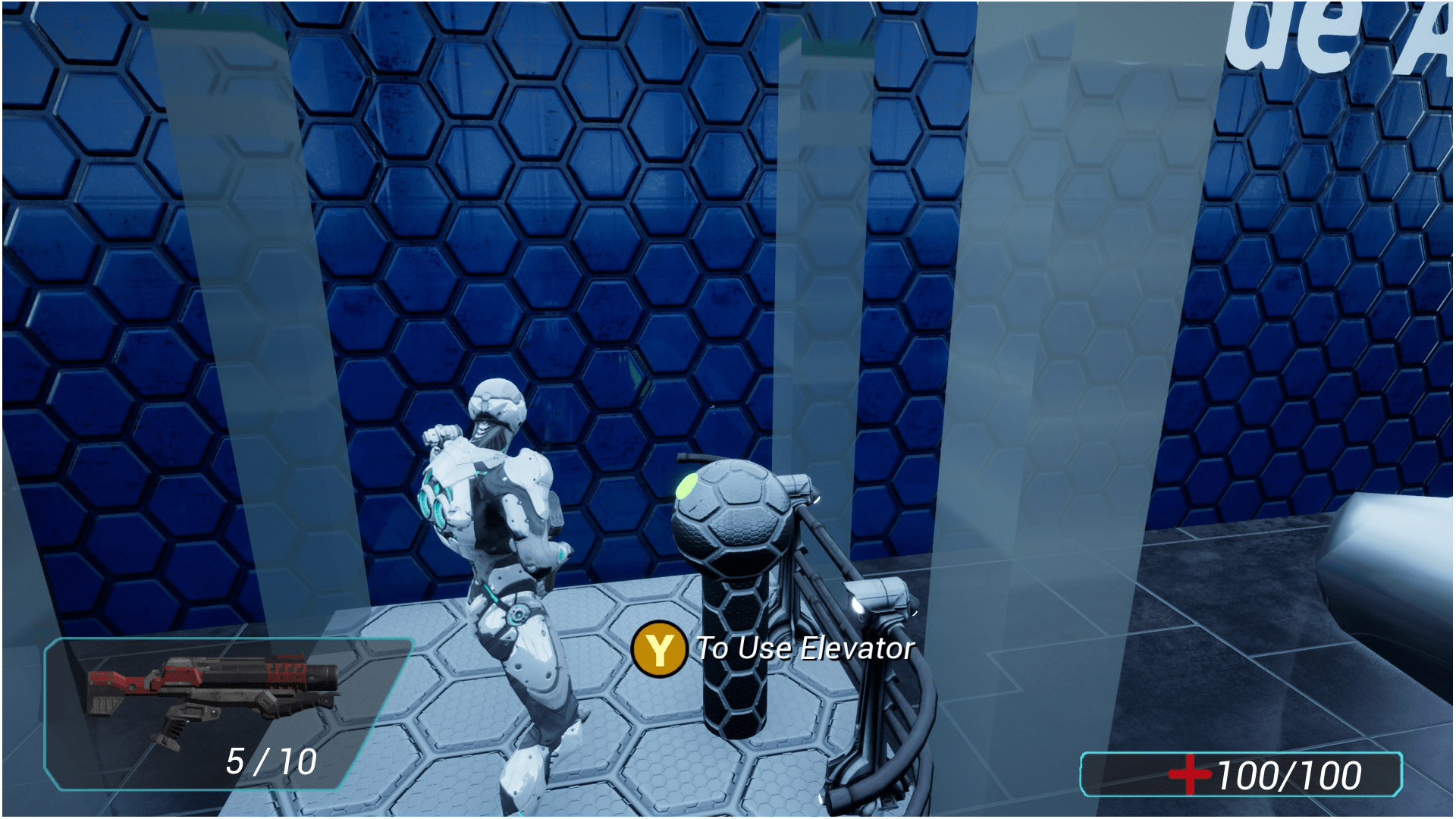Click the 100/100 health bar

coord(1289,775)
